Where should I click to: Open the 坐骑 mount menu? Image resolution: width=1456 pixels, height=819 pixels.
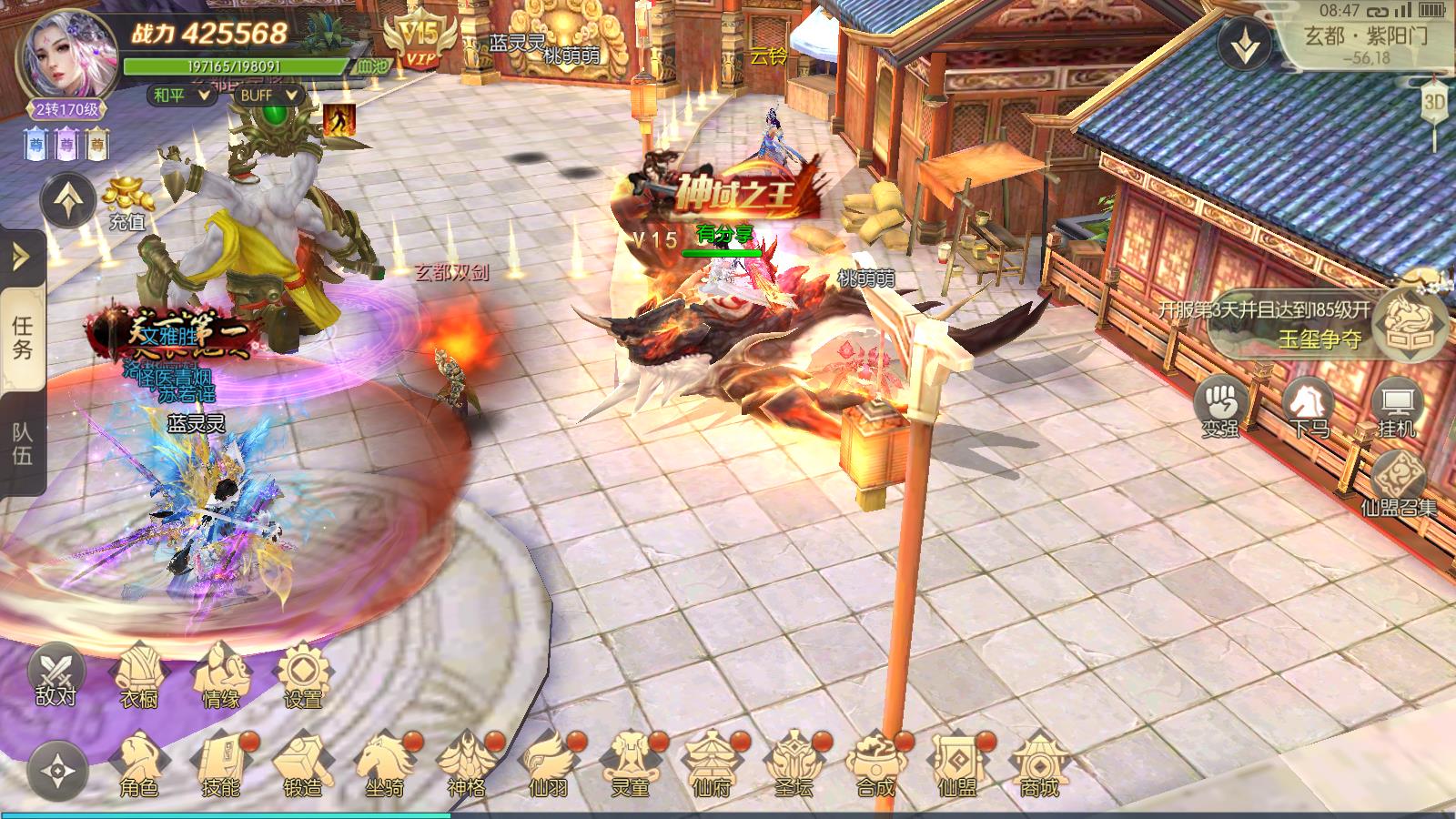click(384, 765)
